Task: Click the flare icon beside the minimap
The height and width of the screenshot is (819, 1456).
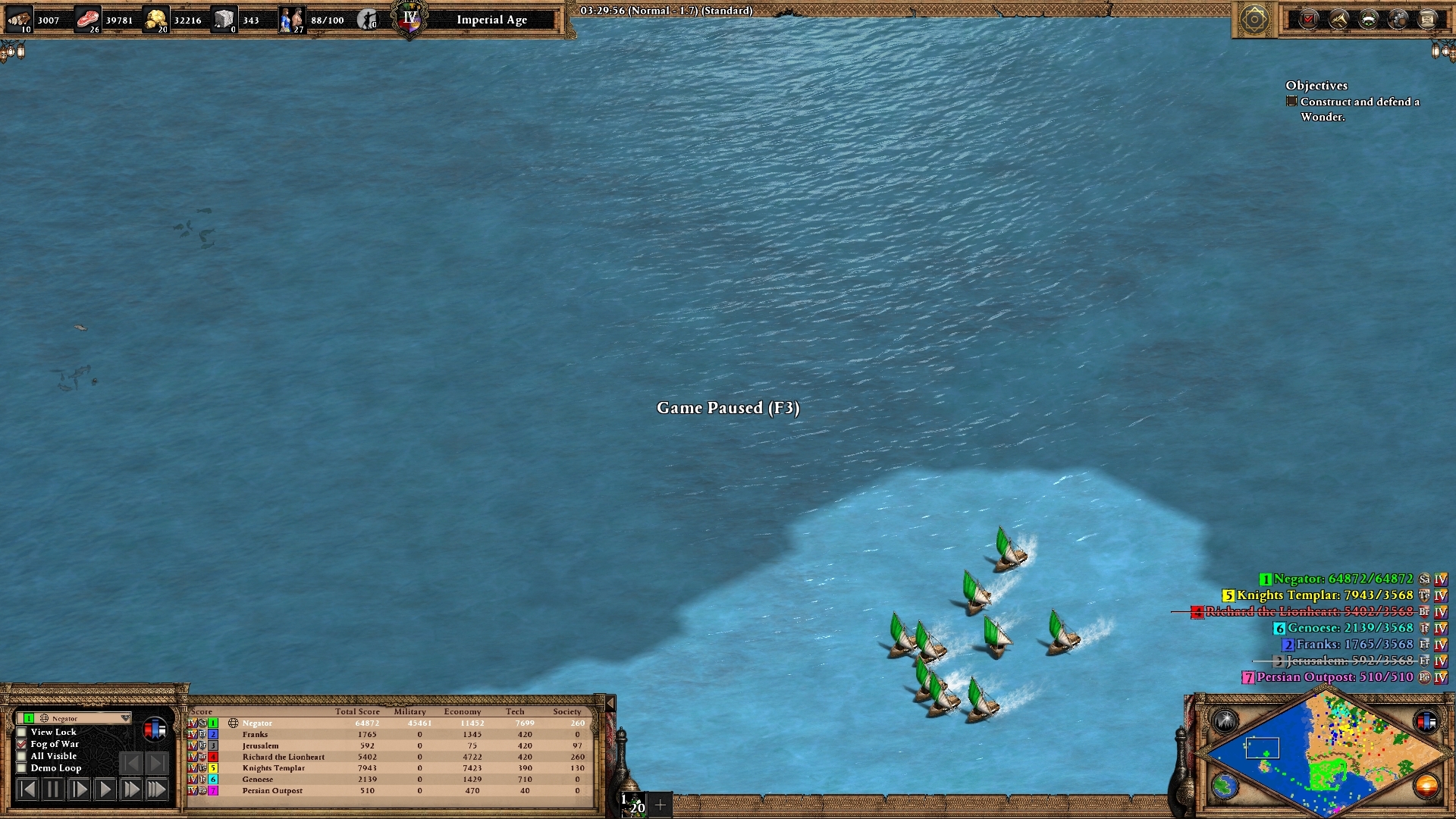Action: point(1225,720)
